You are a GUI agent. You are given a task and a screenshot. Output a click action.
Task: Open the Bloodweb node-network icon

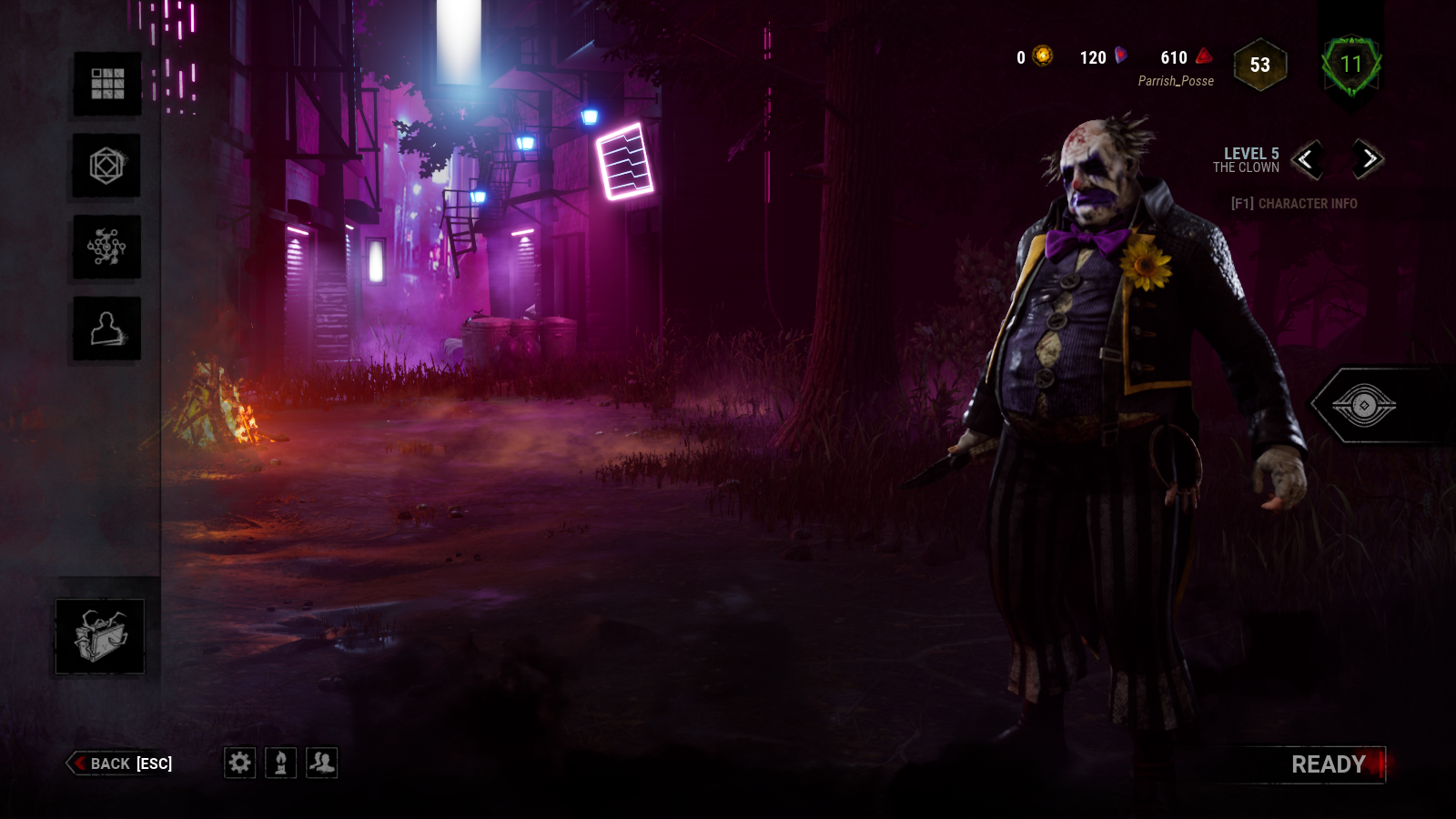tap(105, 247)
